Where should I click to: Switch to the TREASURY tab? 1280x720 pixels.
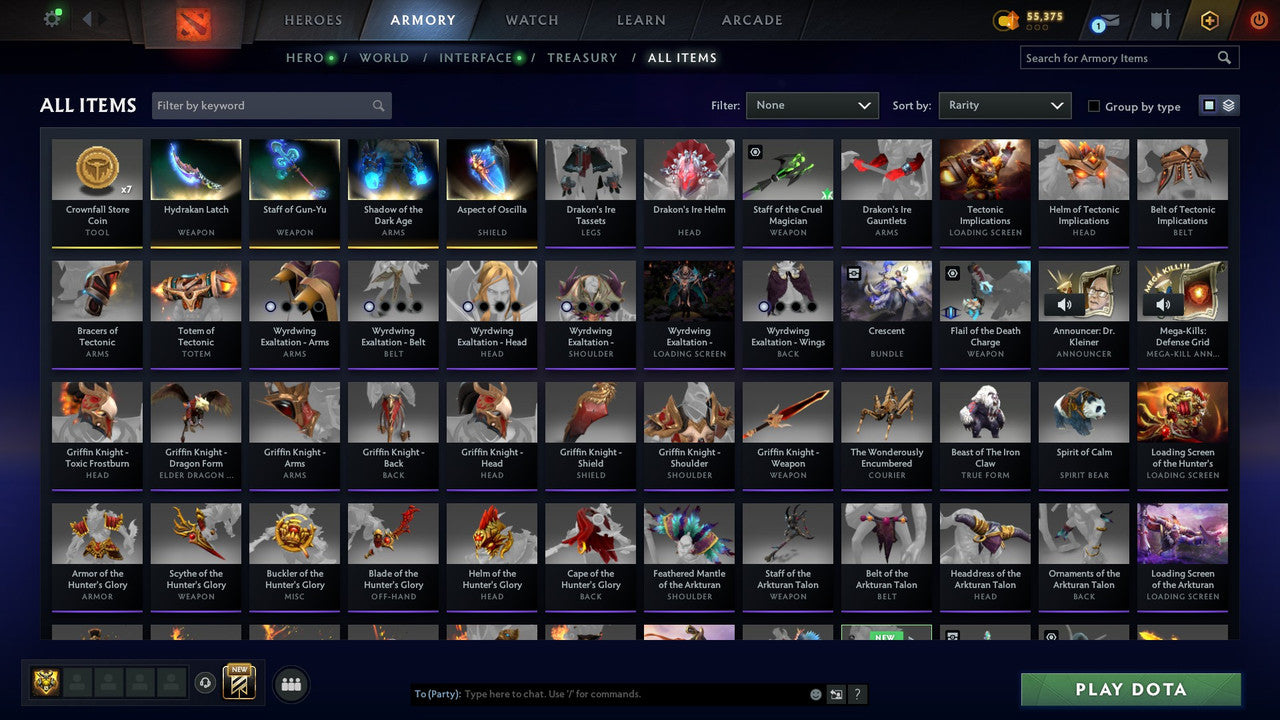click(x=583, y=58)
